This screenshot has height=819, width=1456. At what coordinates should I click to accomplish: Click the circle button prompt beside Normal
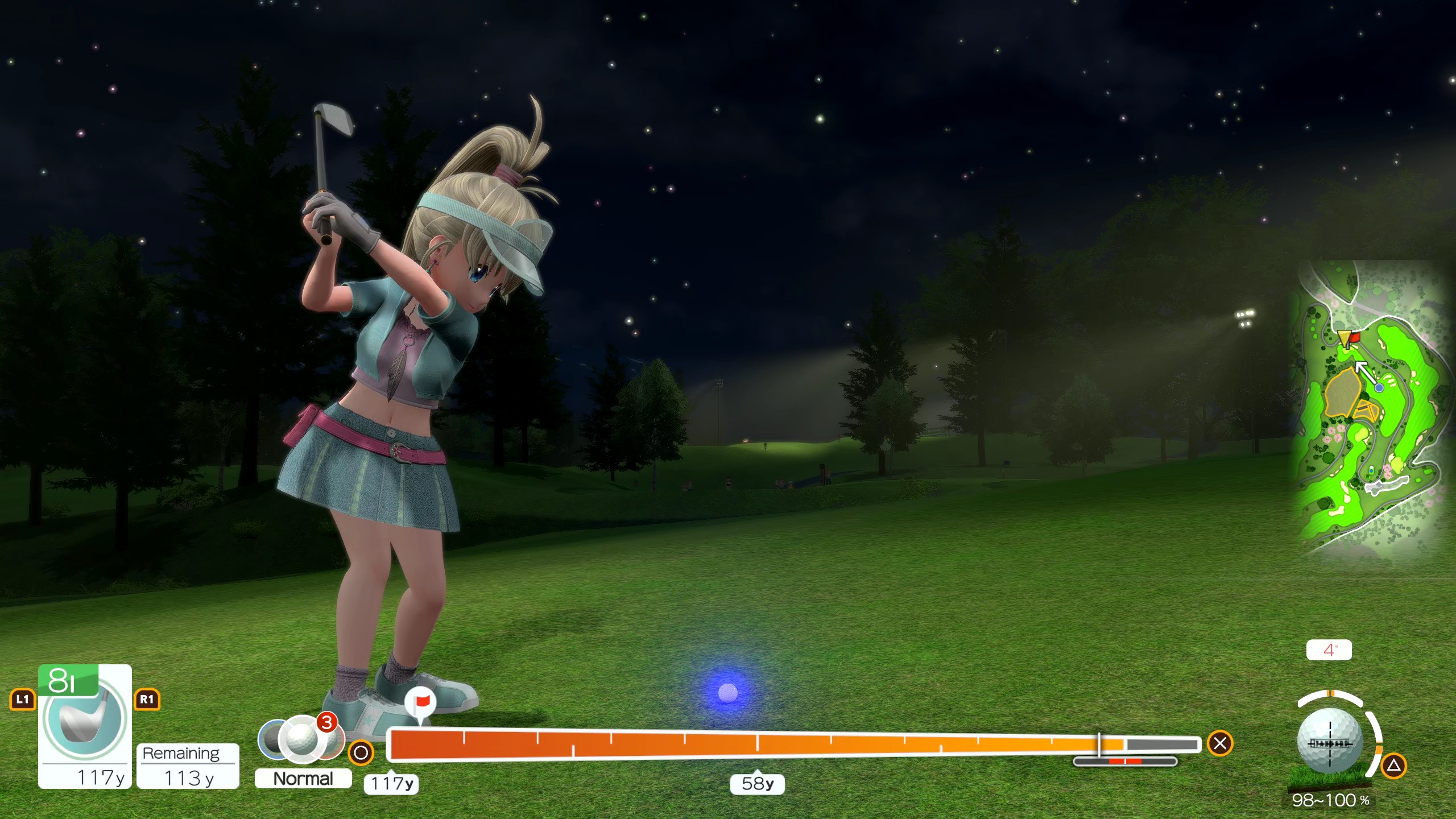(x=360, y=752)
